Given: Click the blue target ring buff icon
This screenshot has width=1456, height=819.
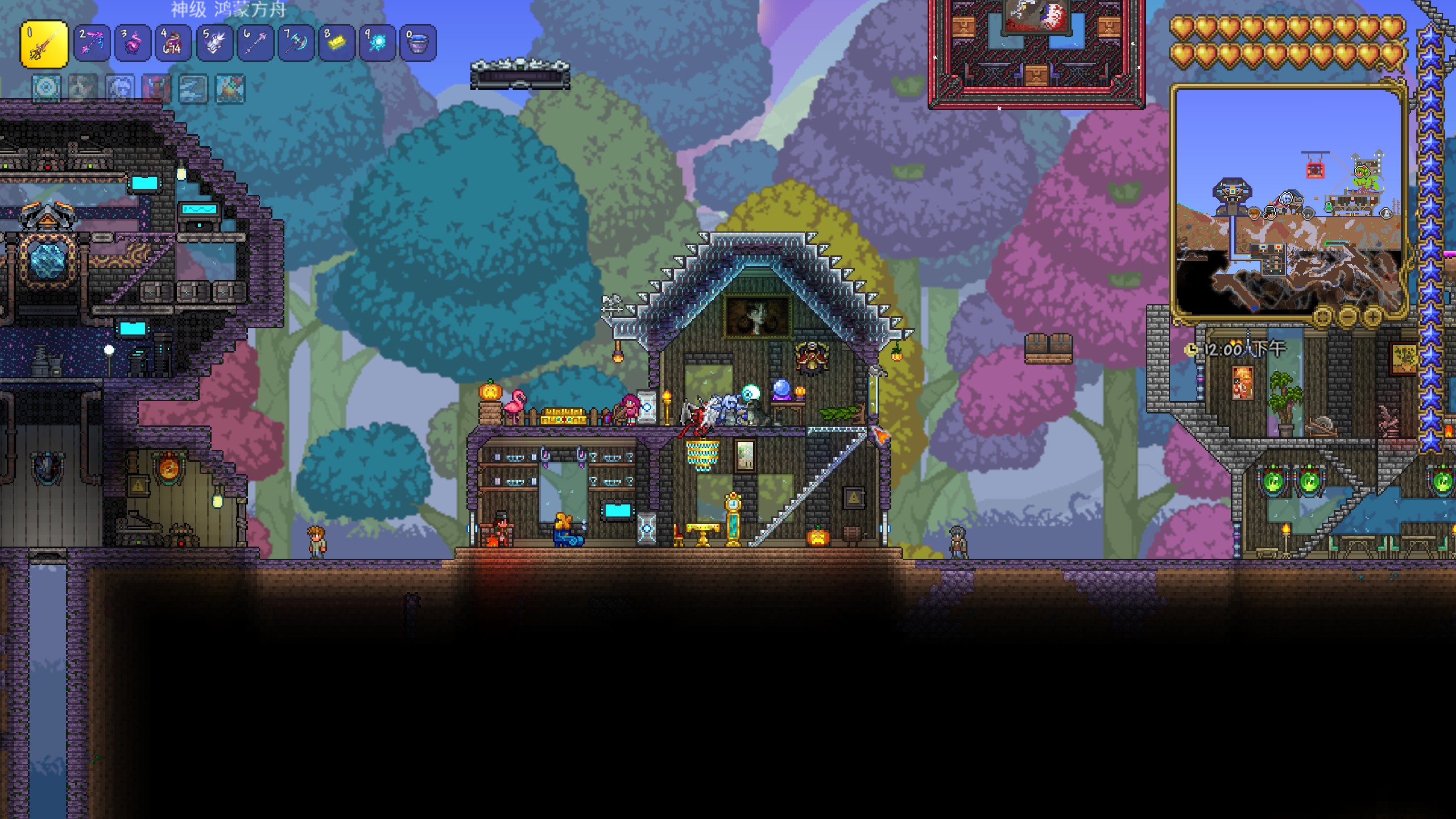Looking at the screenshot, I should pos(45,89).
